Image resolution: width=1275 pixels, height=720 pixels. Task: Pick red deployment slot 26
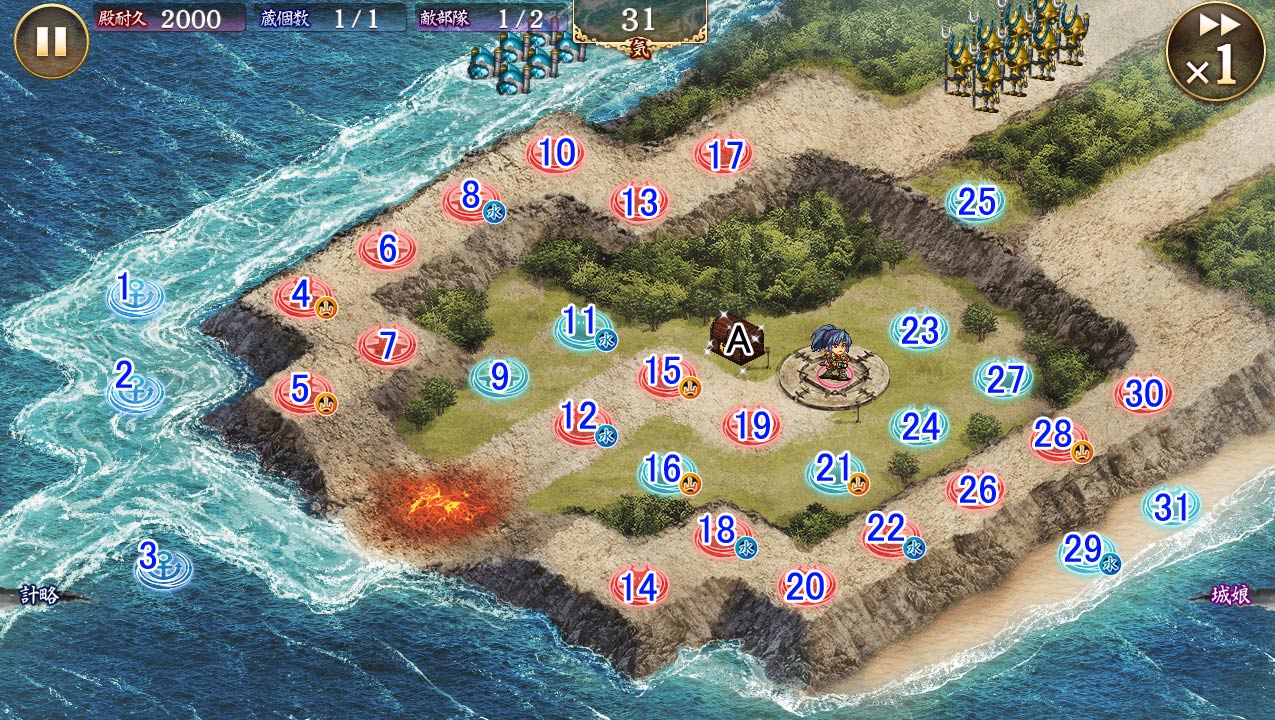[976, 490]
